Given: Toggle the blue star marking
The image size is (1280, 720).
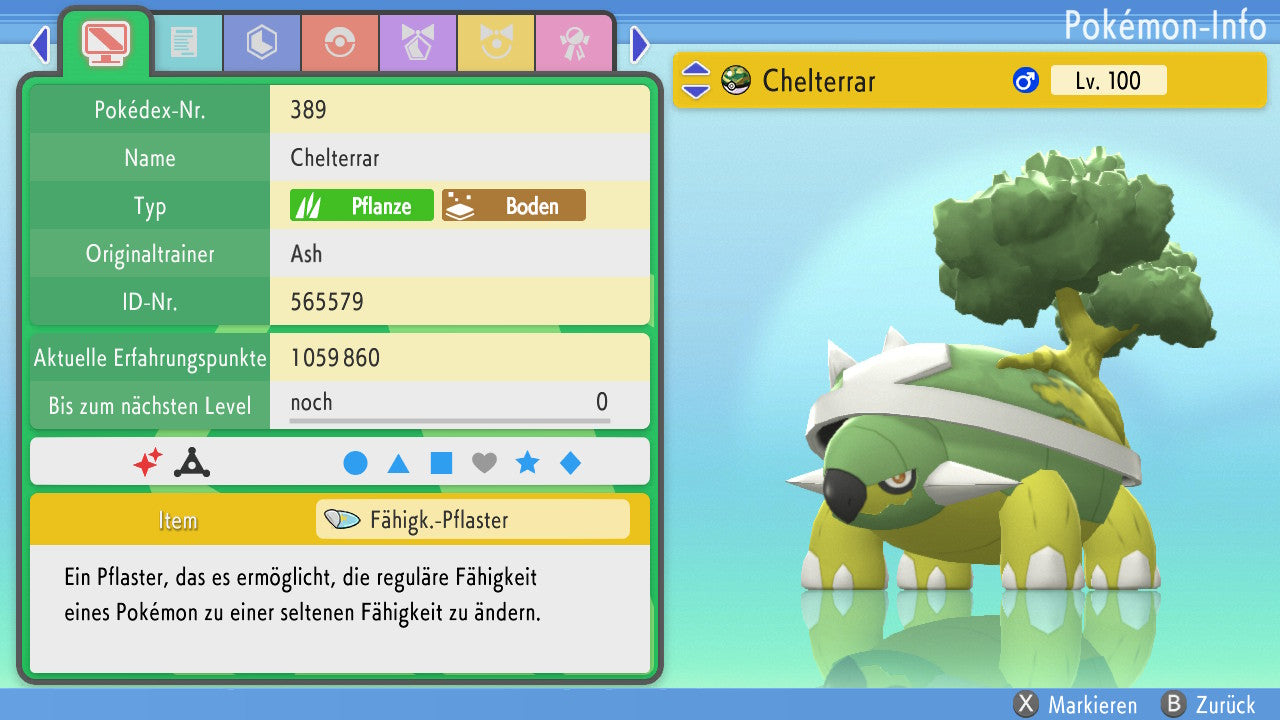Looking at the screenshot, I should tap(527, 463).
